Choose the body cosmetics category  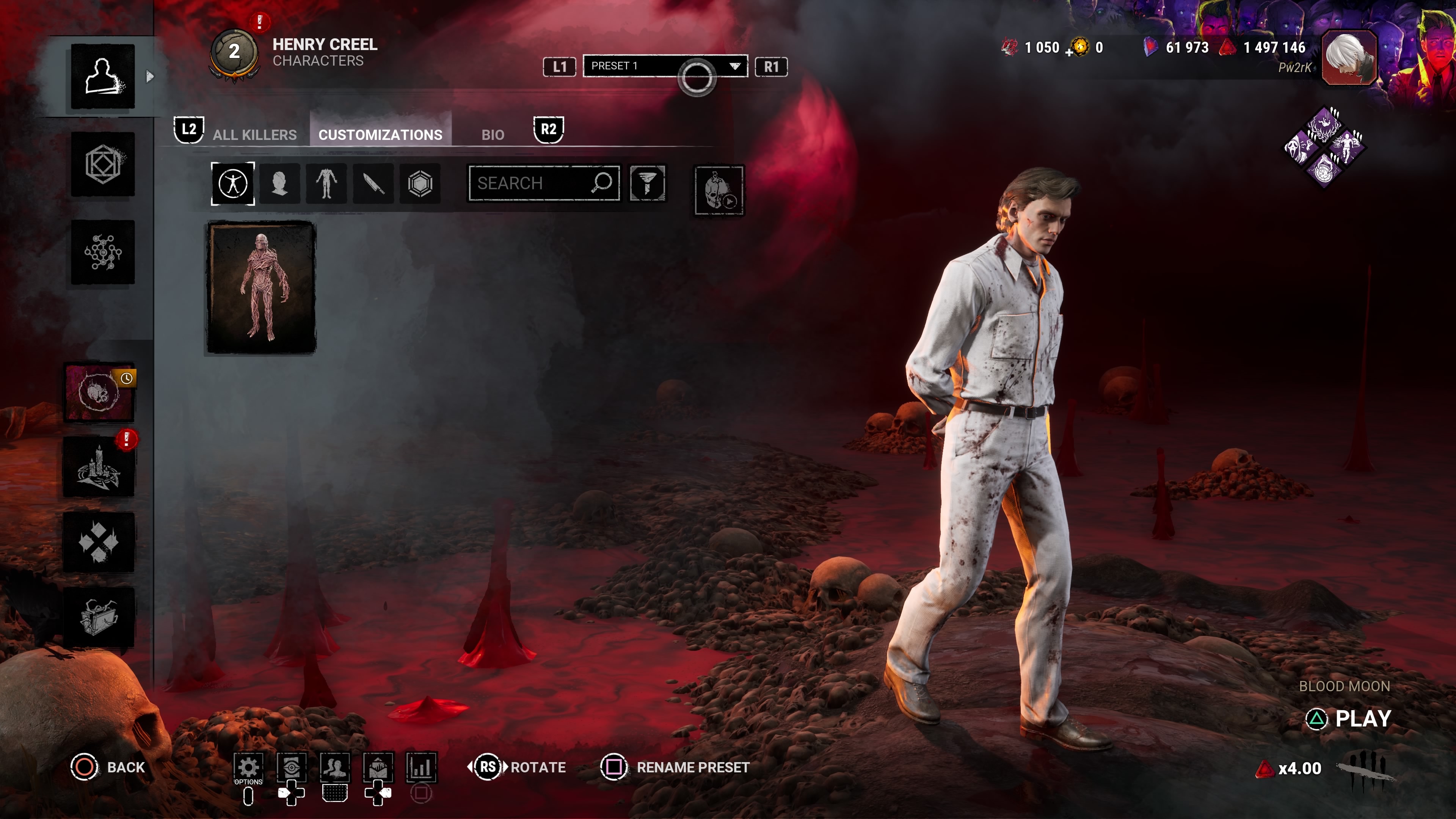[x=327, y=184]
